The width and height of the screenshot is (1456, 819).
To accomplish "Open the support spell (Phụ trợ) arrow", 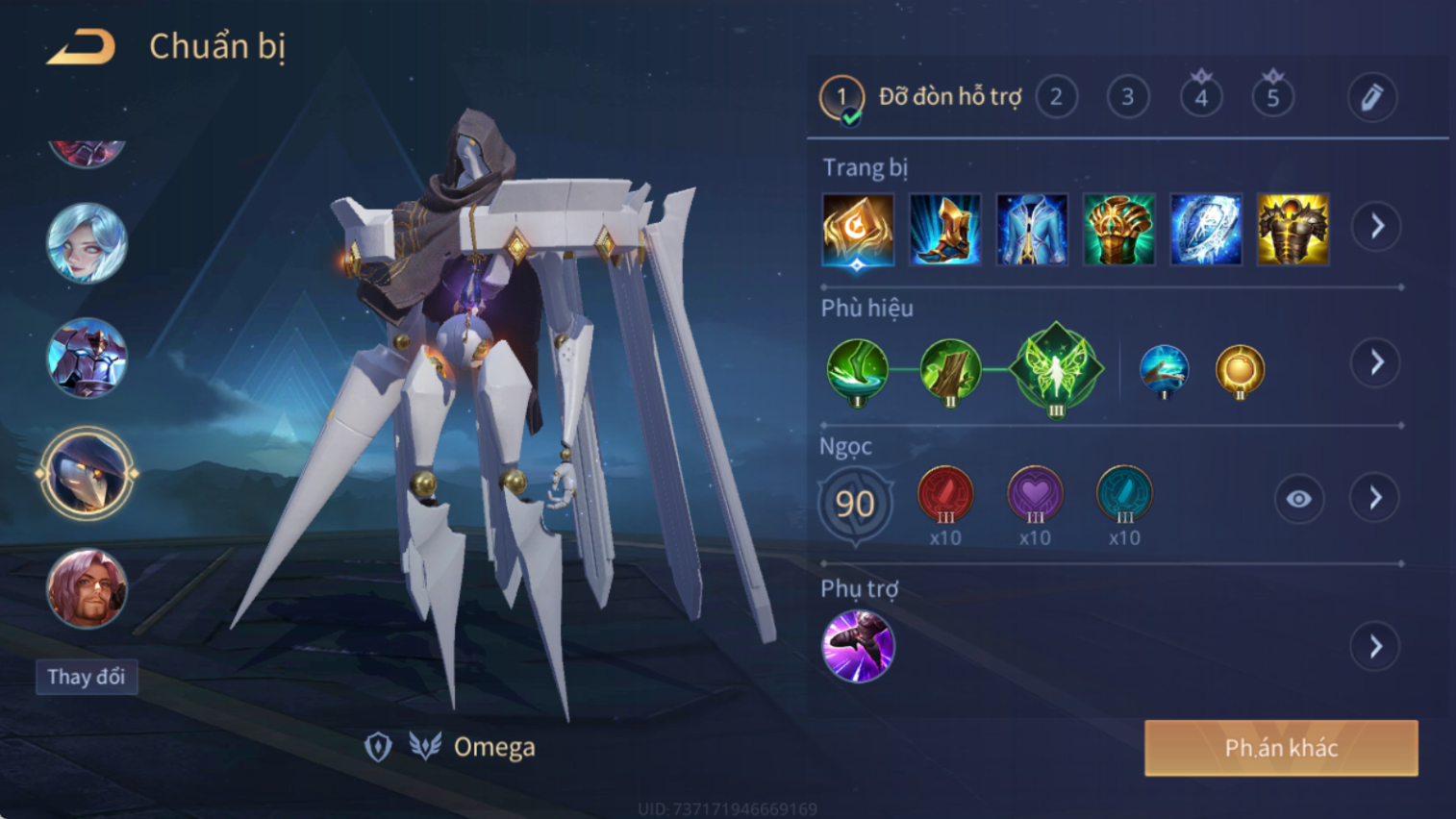I will tap(1375, 647).
